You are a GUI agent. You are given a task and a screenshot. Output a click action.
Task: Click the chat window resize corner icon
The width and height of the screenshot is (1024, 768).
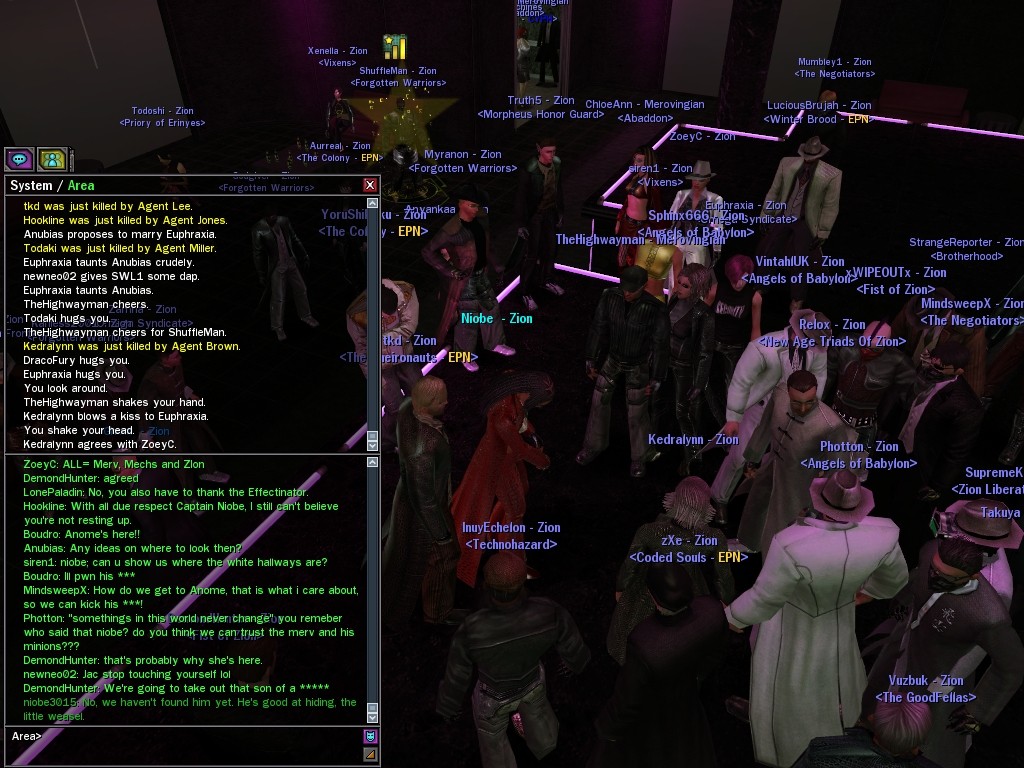pos(370,754)
